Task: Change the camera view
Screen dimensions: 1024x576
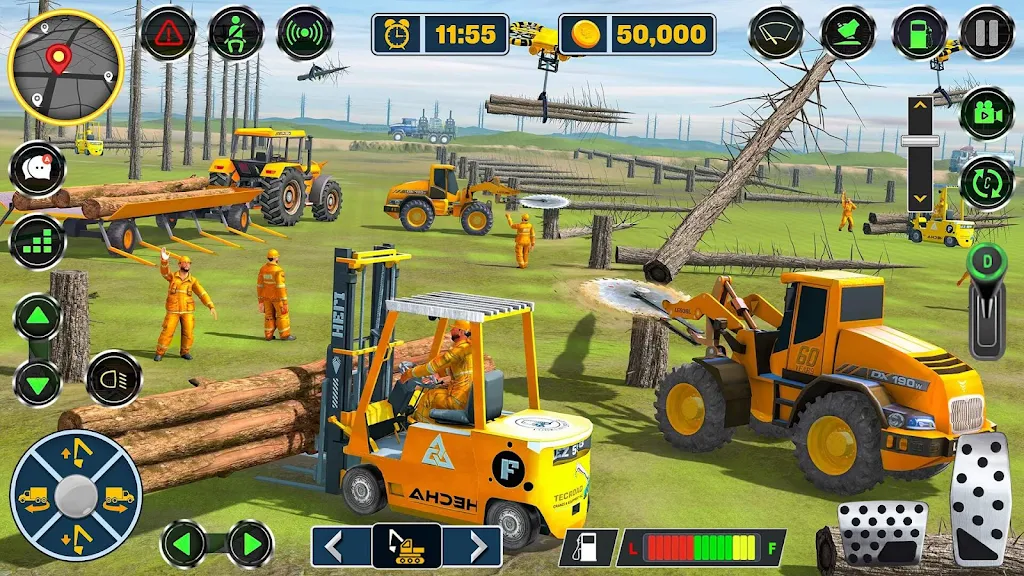Action: click(x=986, y=113)
